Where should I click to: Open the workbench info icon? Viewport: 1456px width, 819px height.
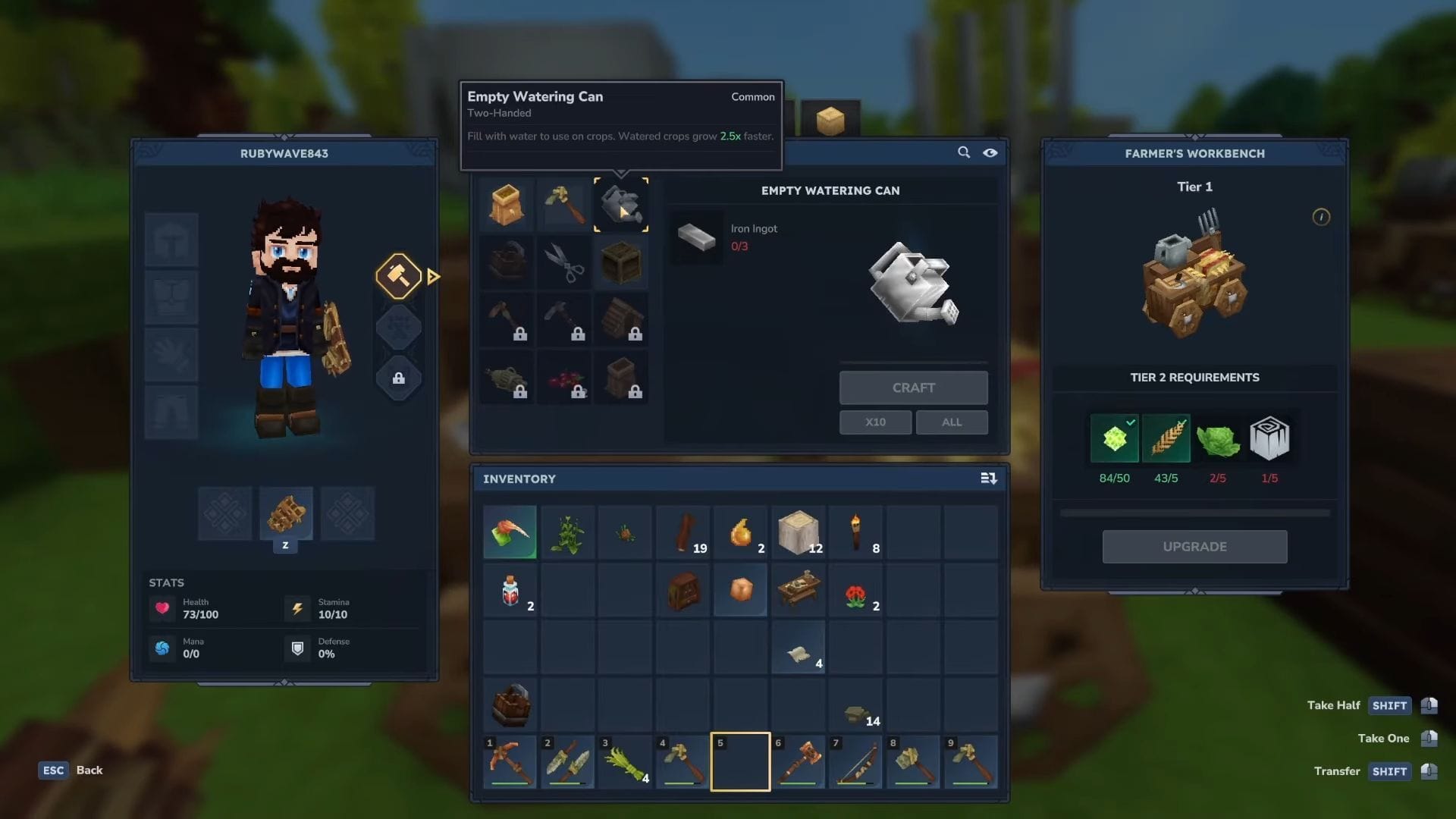point(1321,218)
